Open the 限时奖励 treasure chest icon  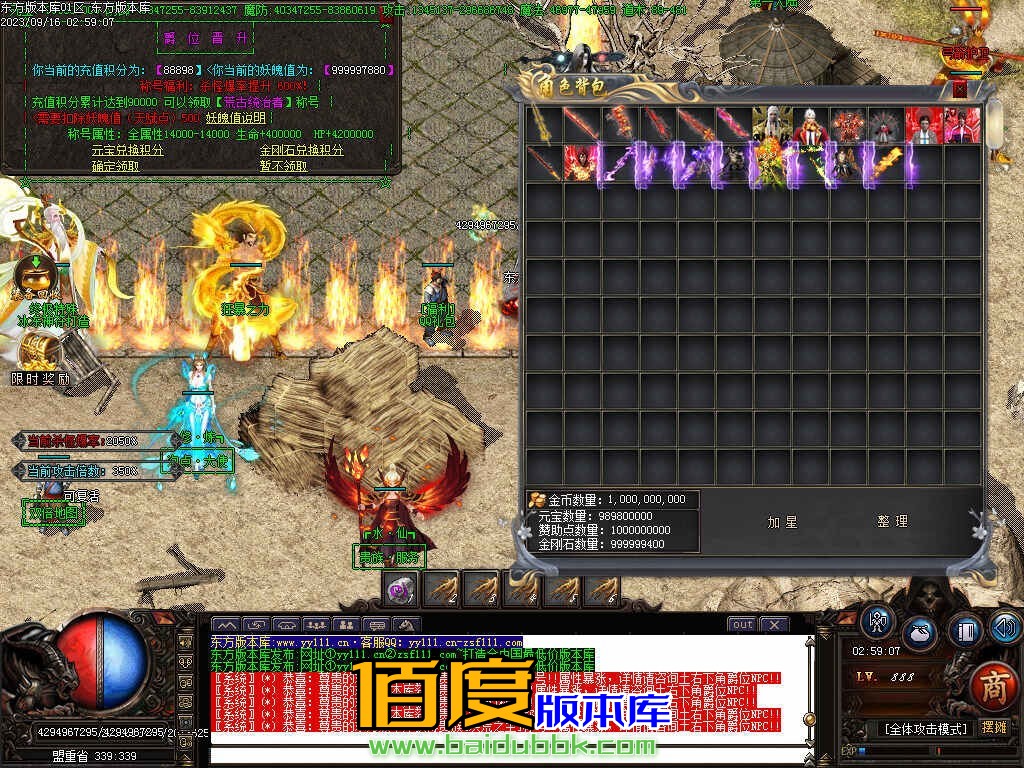pyautogui.click(x=40, y=353)
